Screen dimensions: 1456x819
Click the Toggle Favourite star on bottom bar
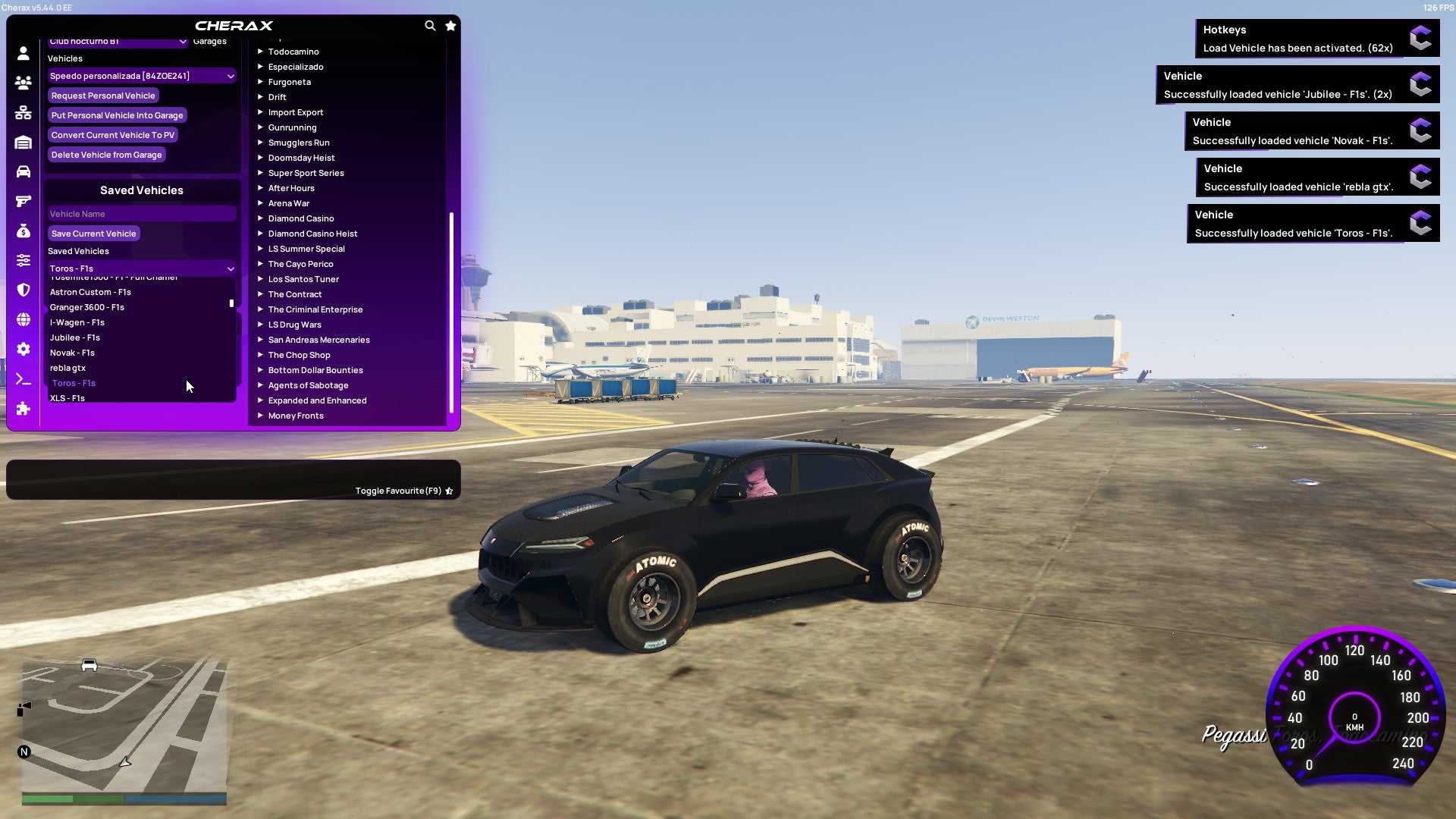click(449, 491)
